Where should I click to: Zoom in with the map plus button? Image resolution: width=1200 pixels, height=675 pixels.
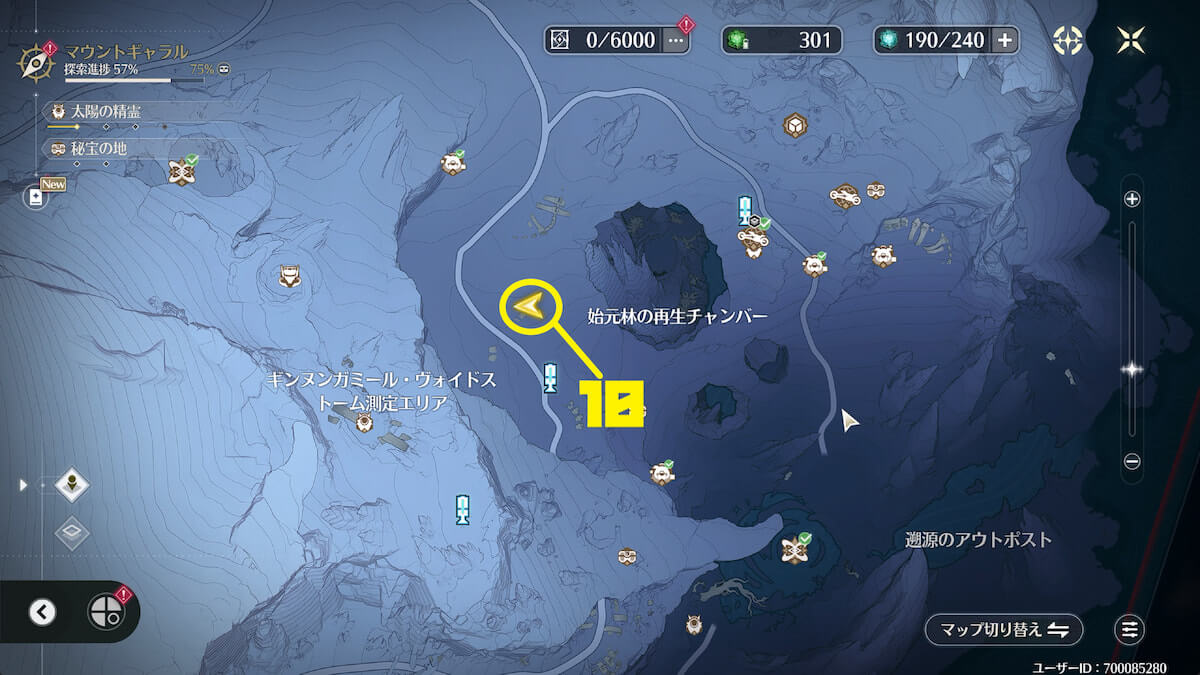(1132, 199)
